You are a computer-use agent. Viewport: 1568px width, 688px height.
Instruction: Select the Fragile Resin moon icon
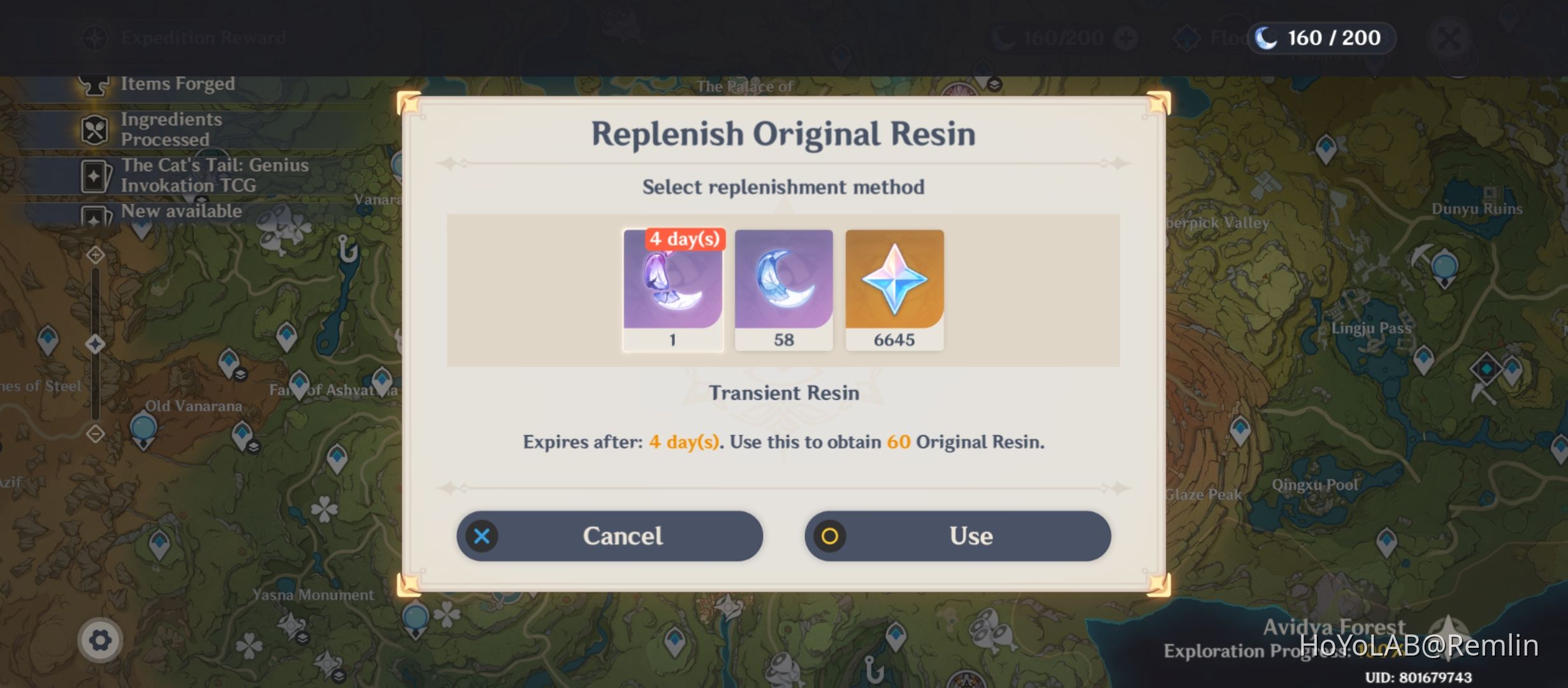[x=784, y=287]
